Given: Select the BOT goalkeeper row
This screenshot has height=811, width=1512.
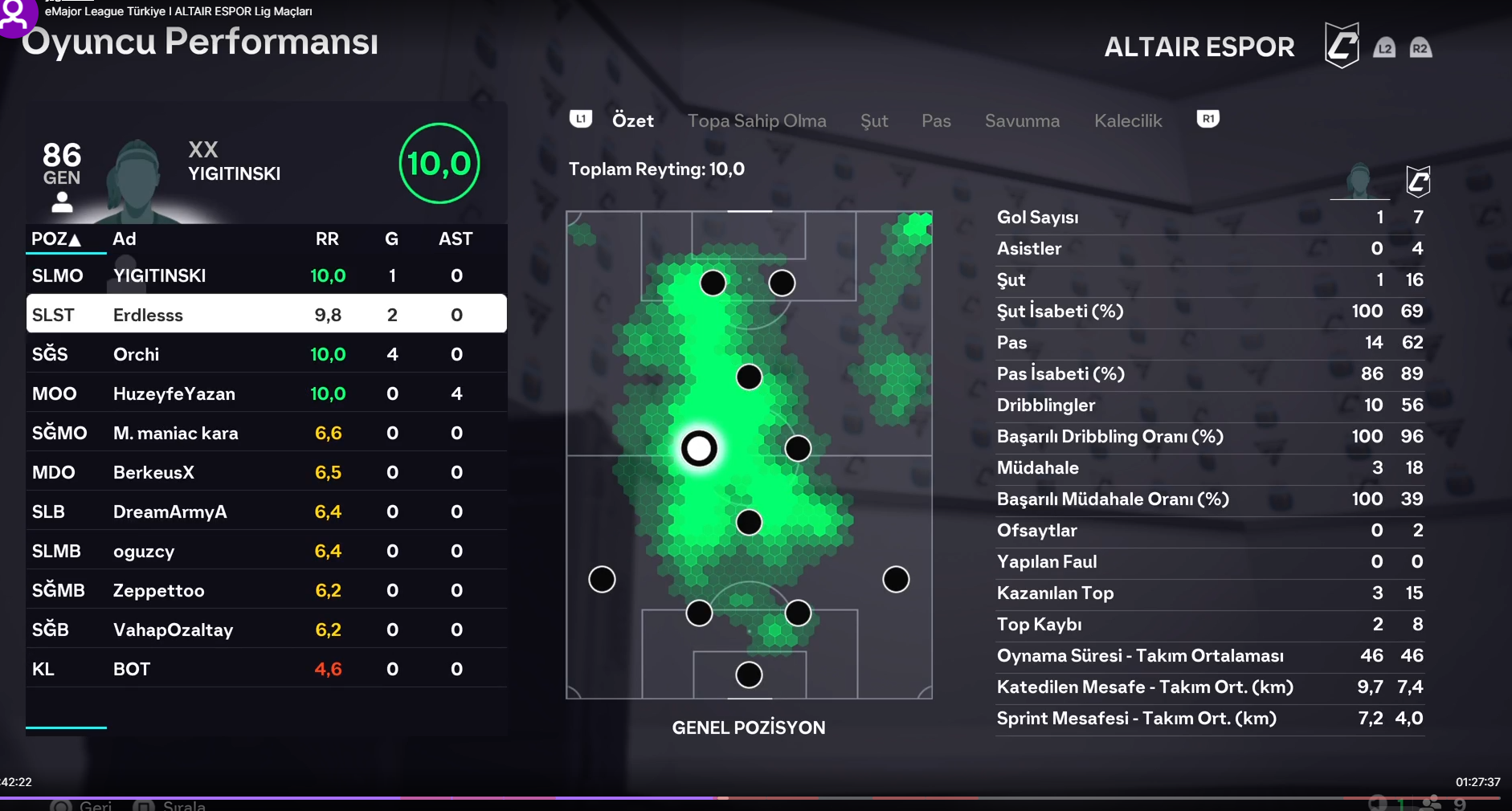Looking at the screenshot, I should point(266,669).
